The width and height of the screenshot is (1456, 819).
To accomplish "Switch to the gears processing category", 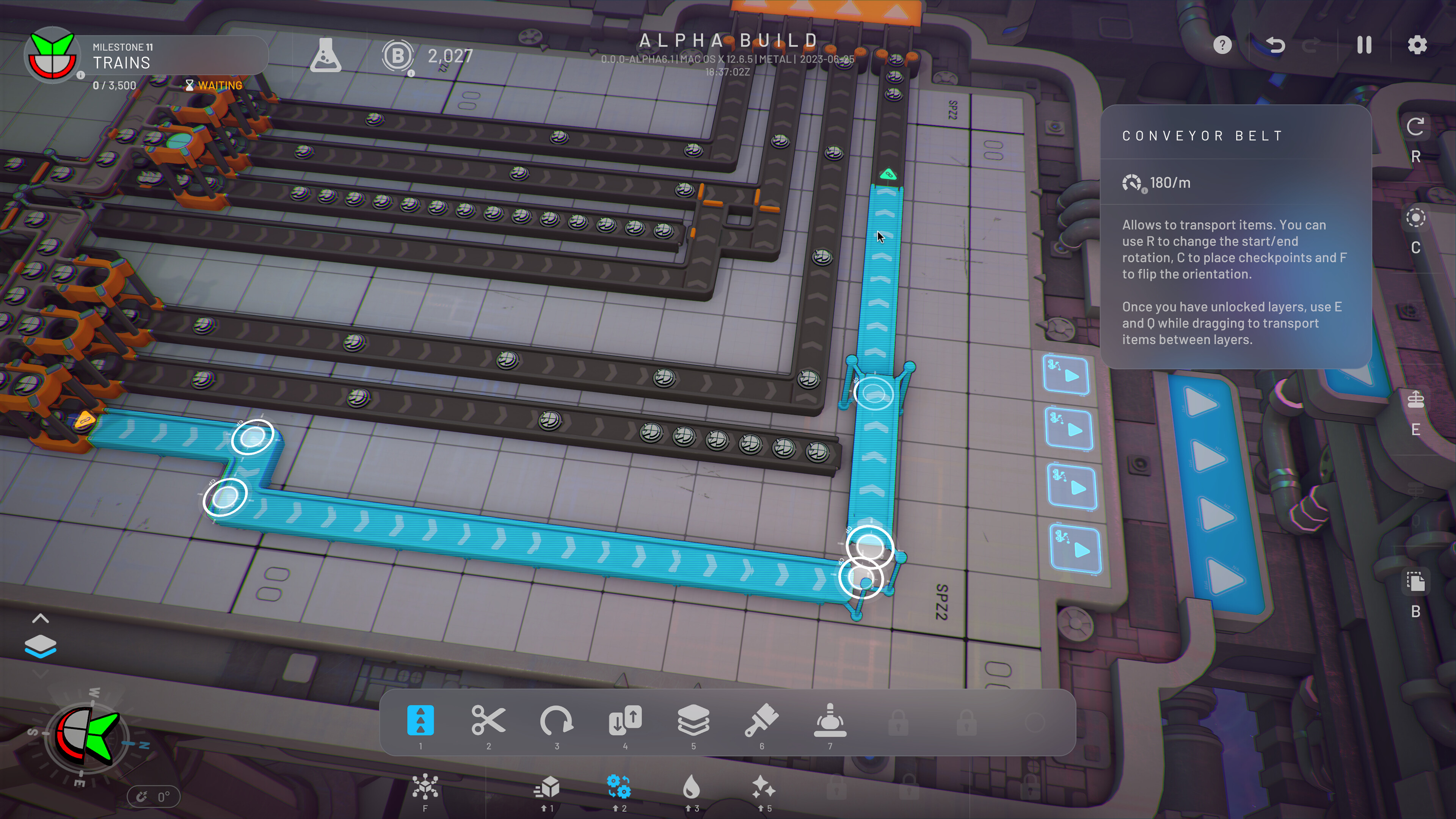I will tap(619, 788).
